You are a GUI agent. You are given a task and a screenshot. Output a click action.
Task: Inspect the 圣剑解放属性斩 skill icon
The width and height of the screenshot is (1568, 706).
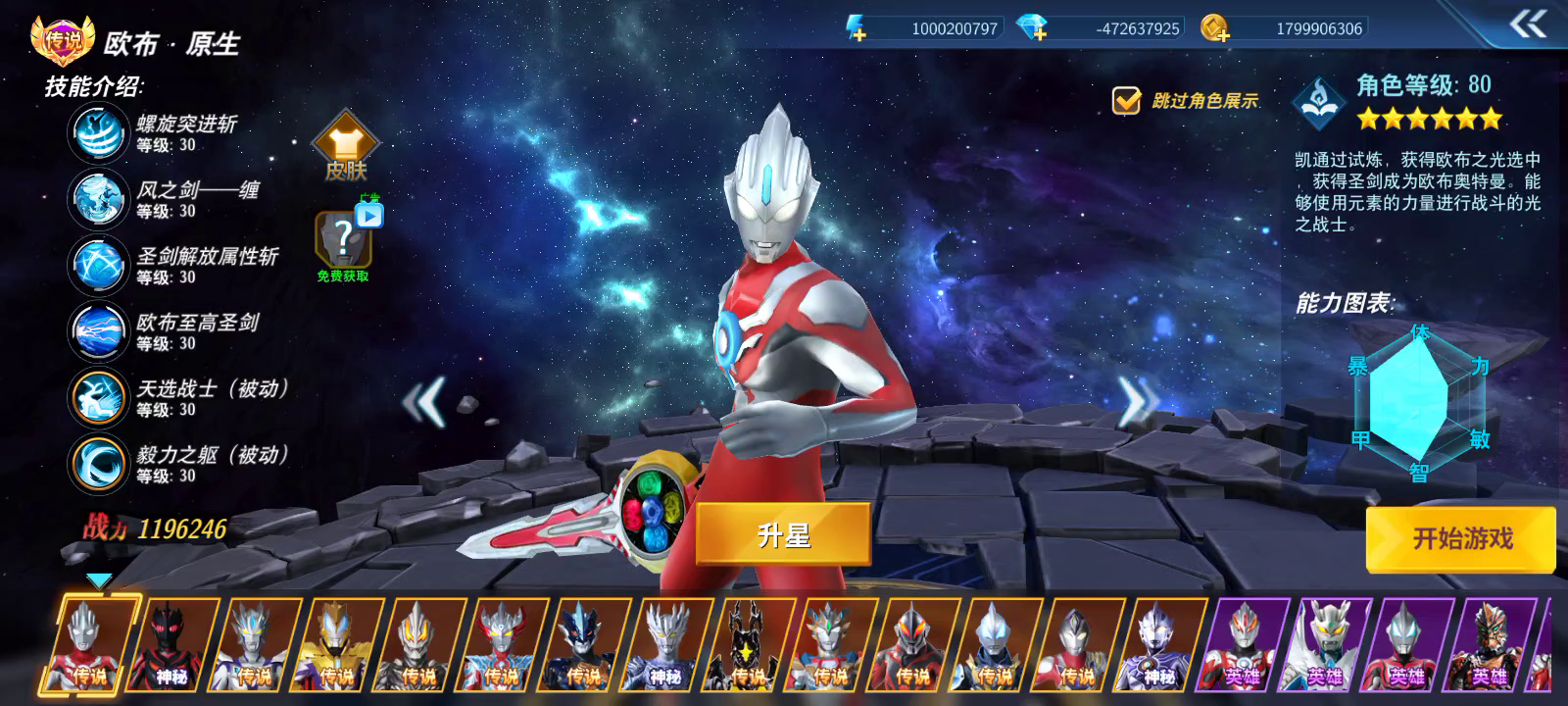tap(97, 265)
